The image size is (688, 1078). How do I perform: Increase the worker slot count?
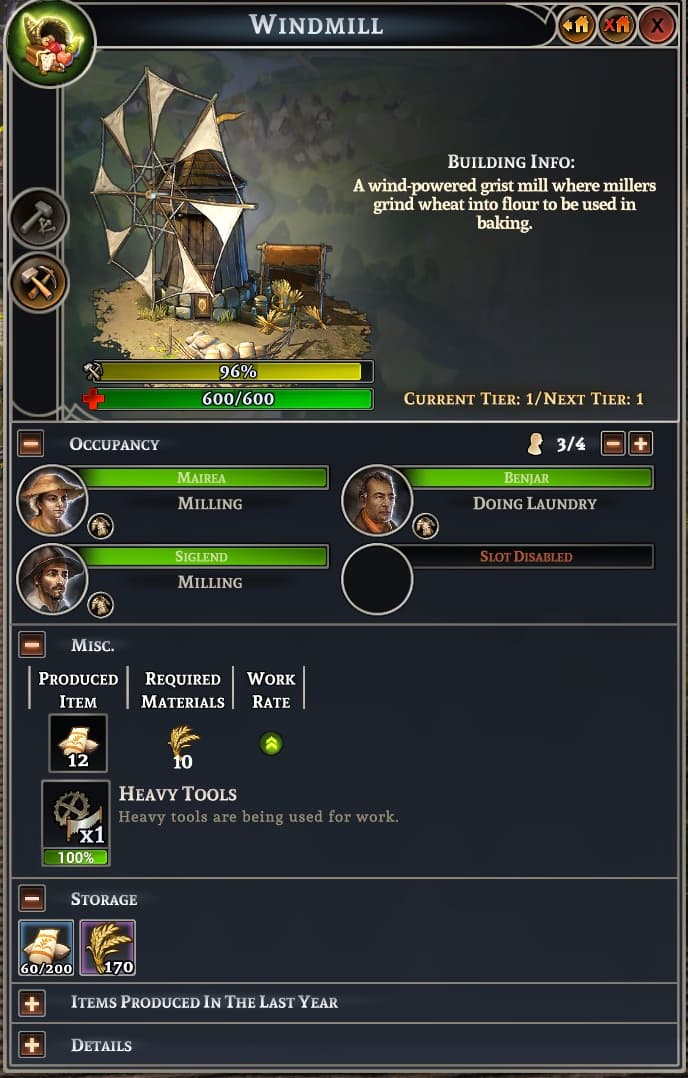point(641,443)
